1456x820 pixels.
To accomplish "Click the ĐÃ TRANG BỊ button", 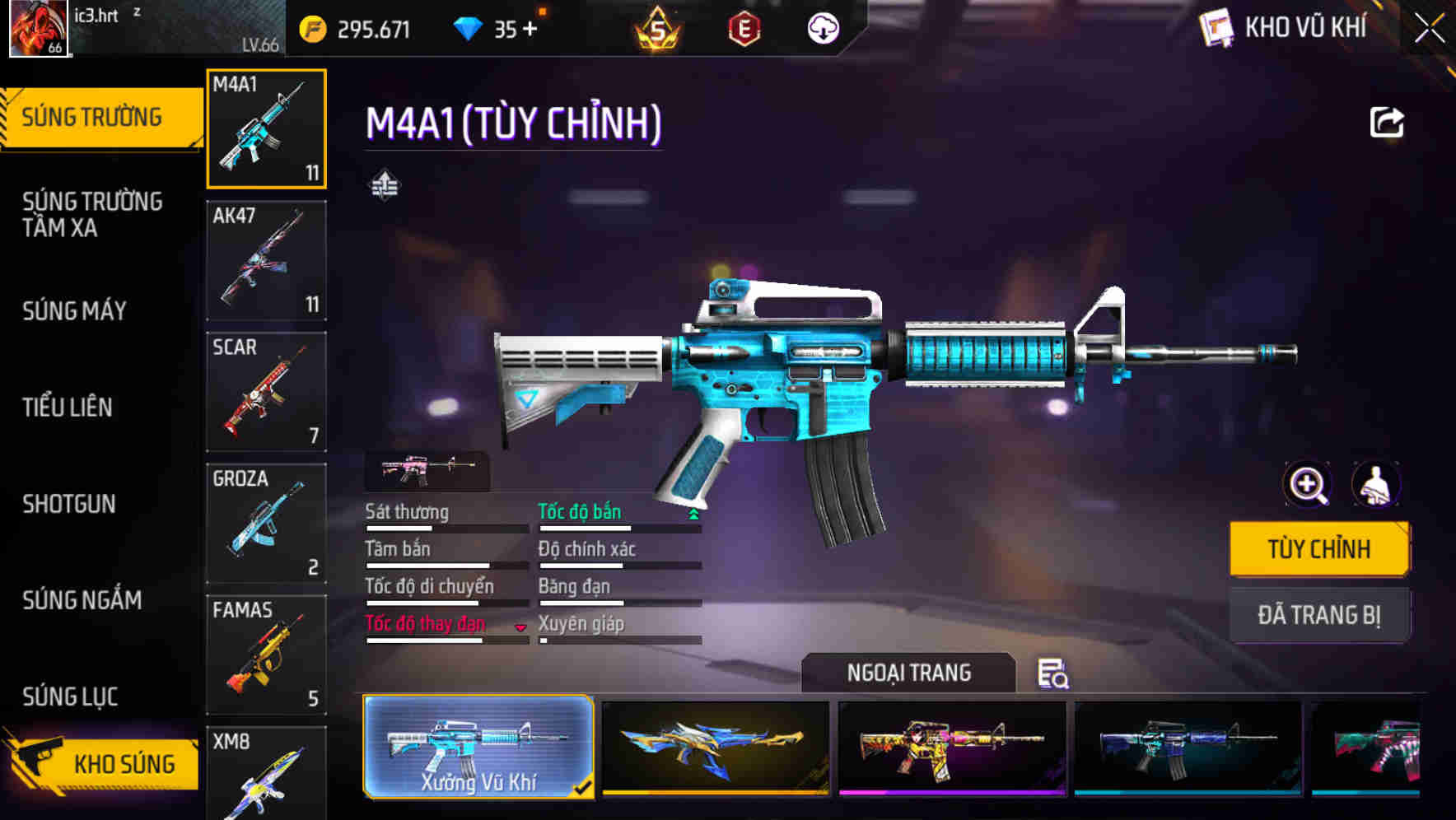I will [1319, 615].
